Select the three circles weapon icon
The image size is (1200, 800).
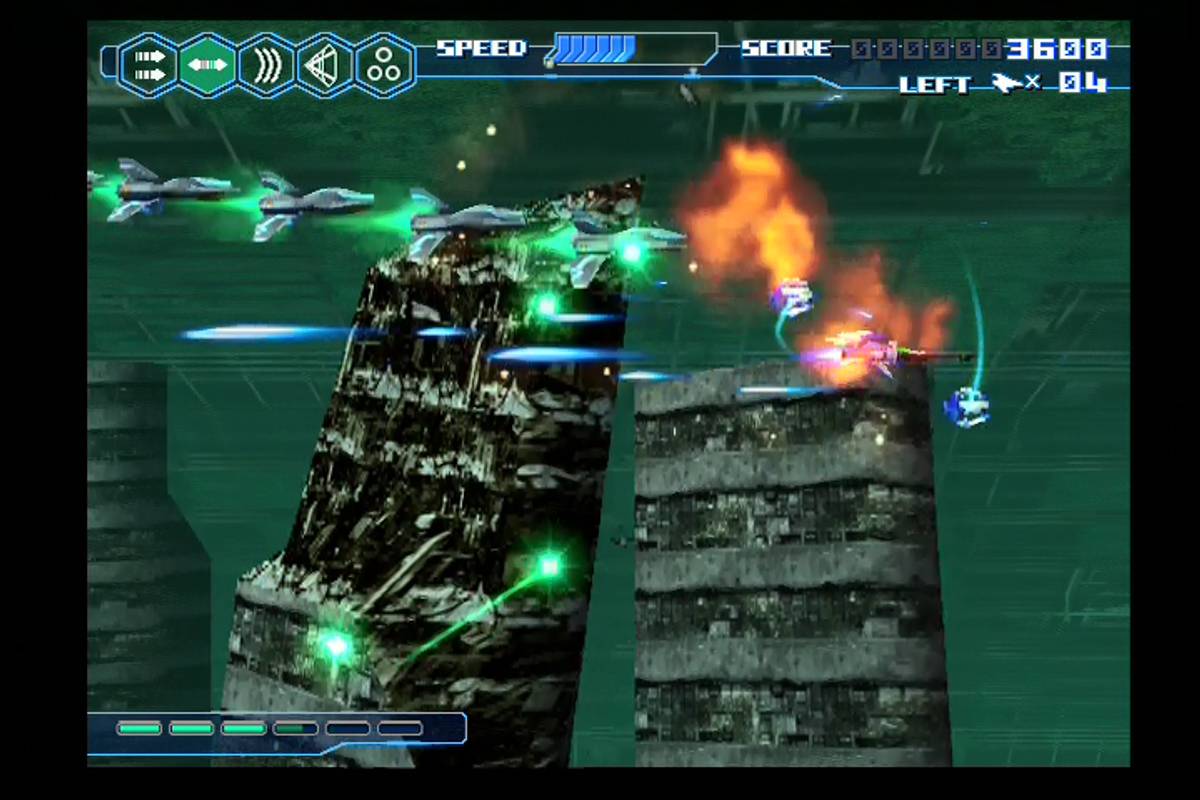click(x=385, y=66)
